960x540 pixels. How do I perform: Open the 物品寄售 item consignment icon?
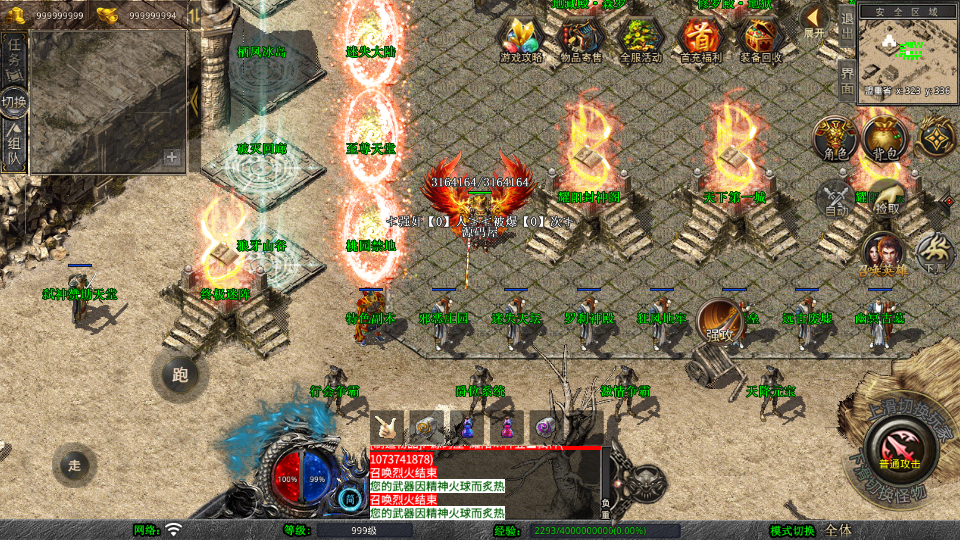coord(581,40)
